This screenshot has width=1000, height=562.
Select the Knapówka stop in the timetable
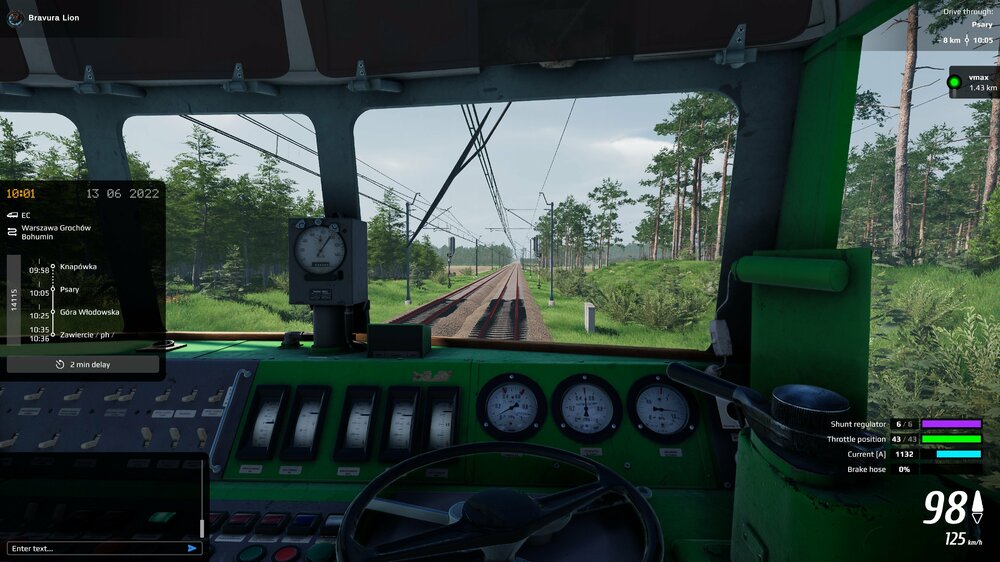click(78, 267)
